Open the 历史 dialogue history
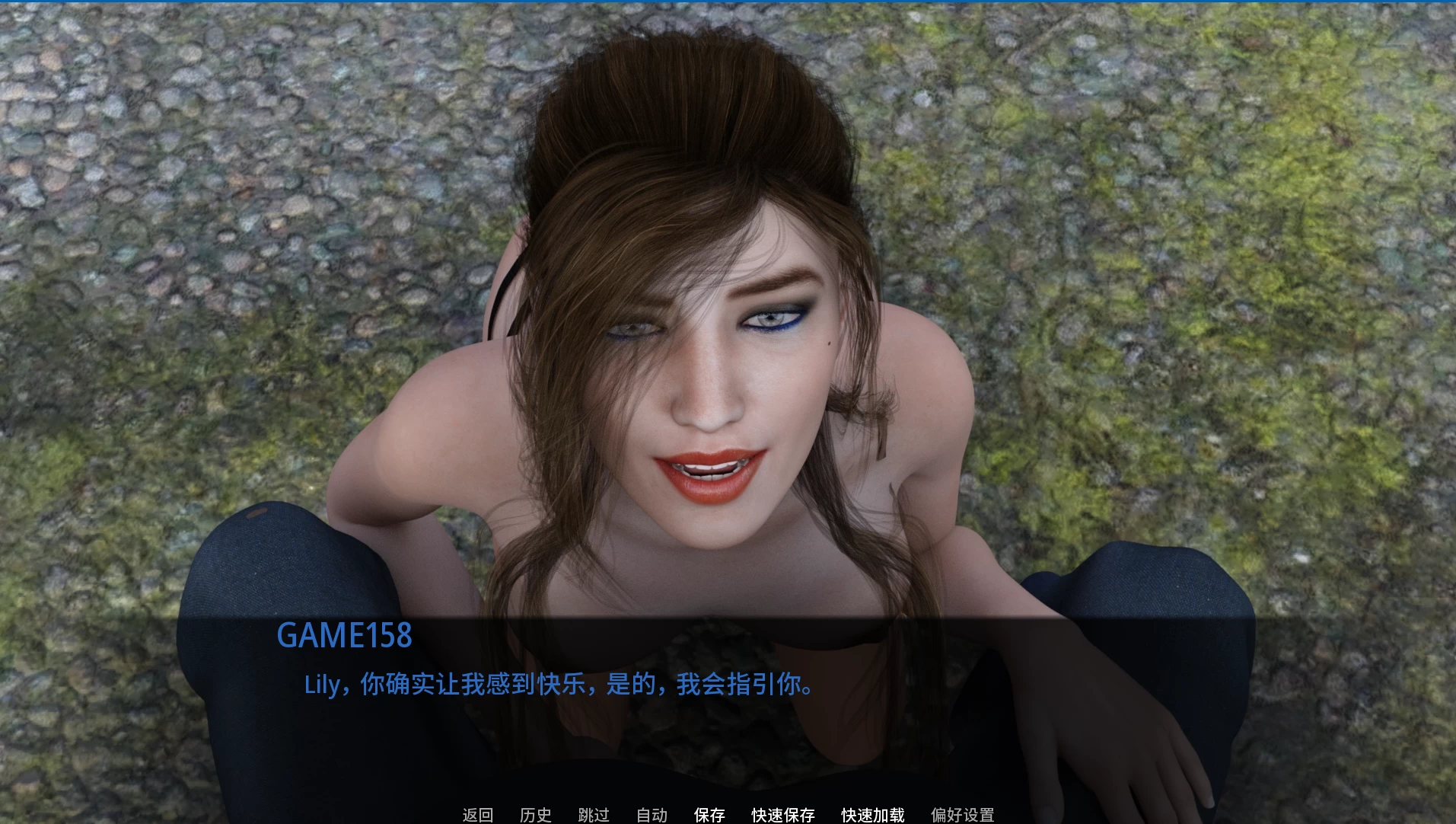 (x=536, y=815)
